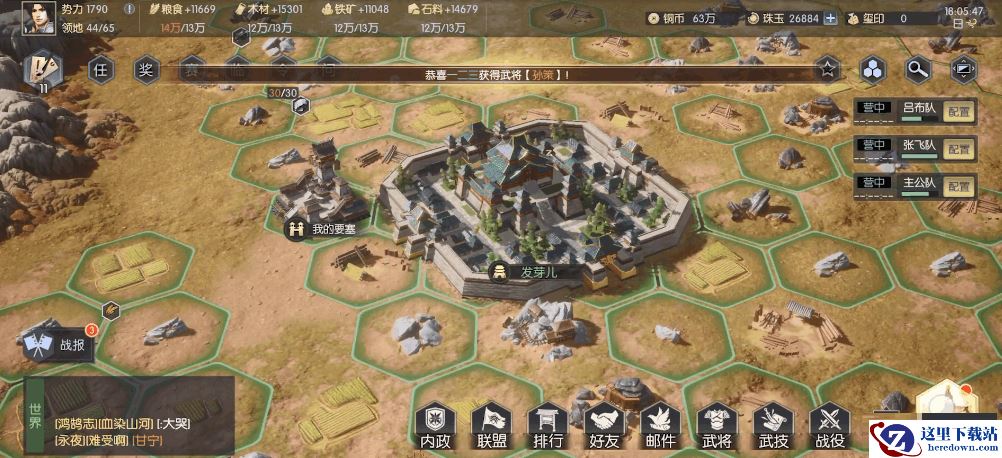Configure the 吕布队 troop
Screen dimensions: 1002x458
pyautogui.click(x=960, y=111)
